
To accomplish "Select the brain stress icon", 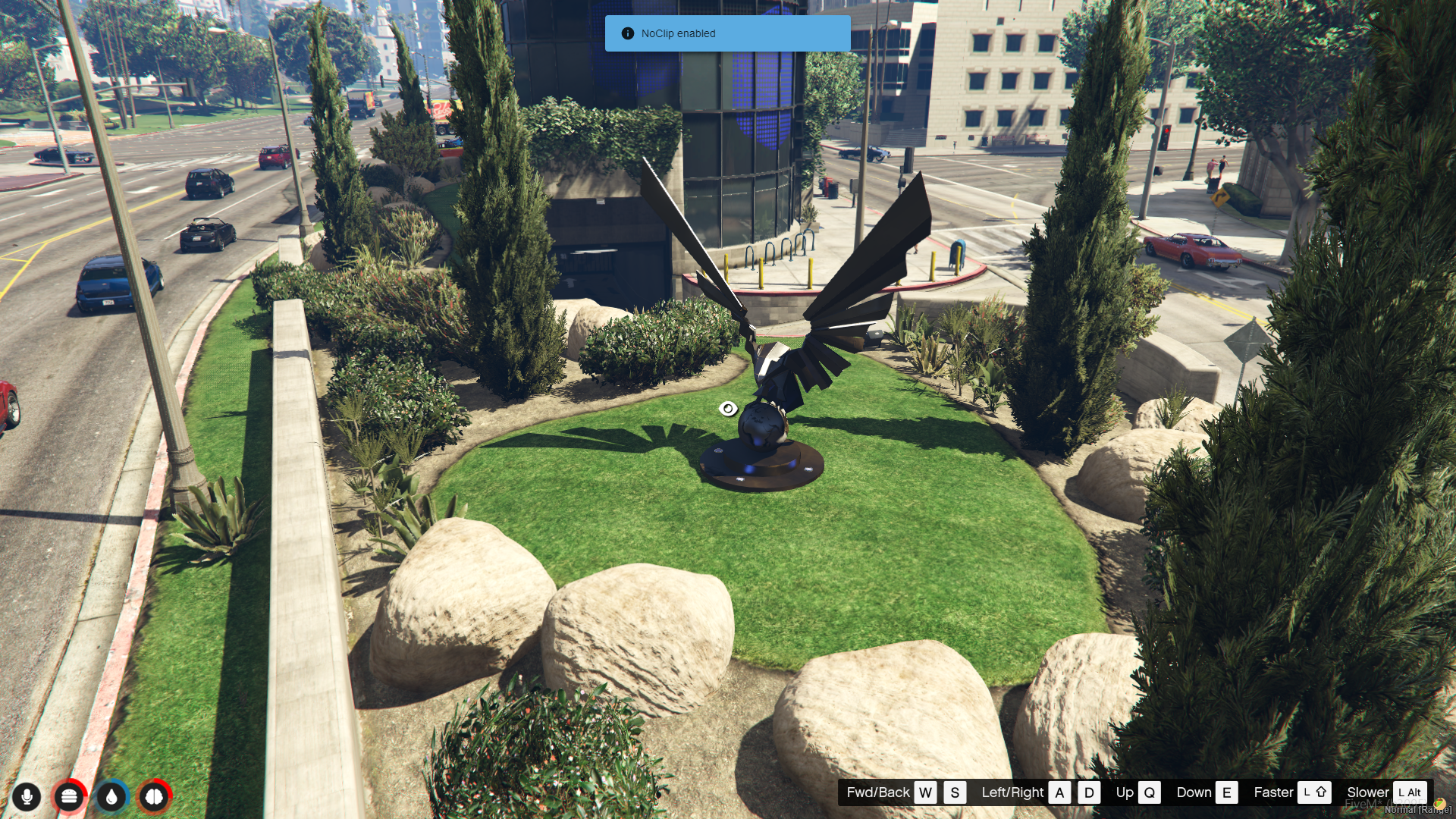I will click(154, 797).
